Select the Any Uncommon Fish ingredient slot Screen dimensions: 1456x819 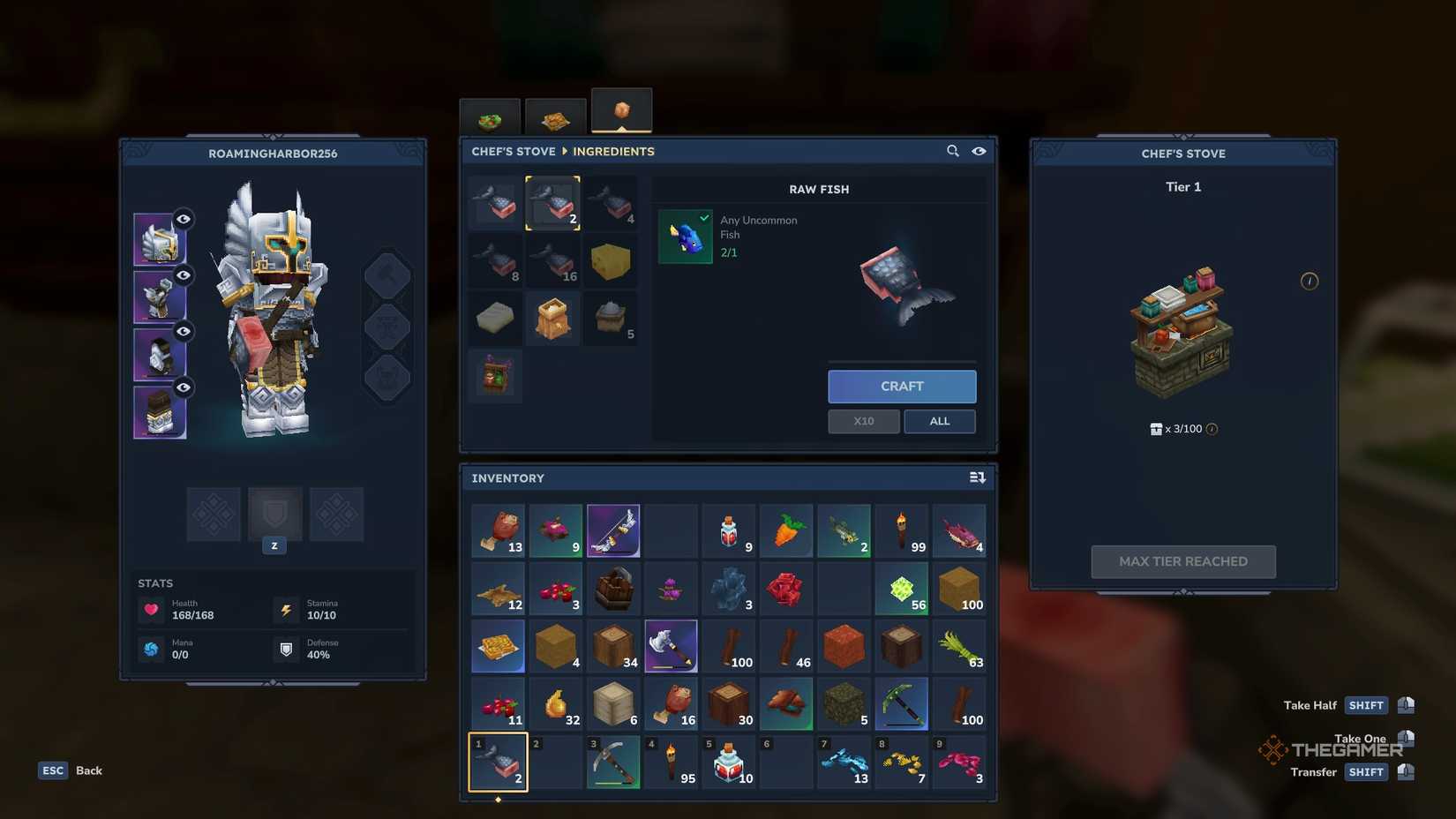[x=685, y=236]
